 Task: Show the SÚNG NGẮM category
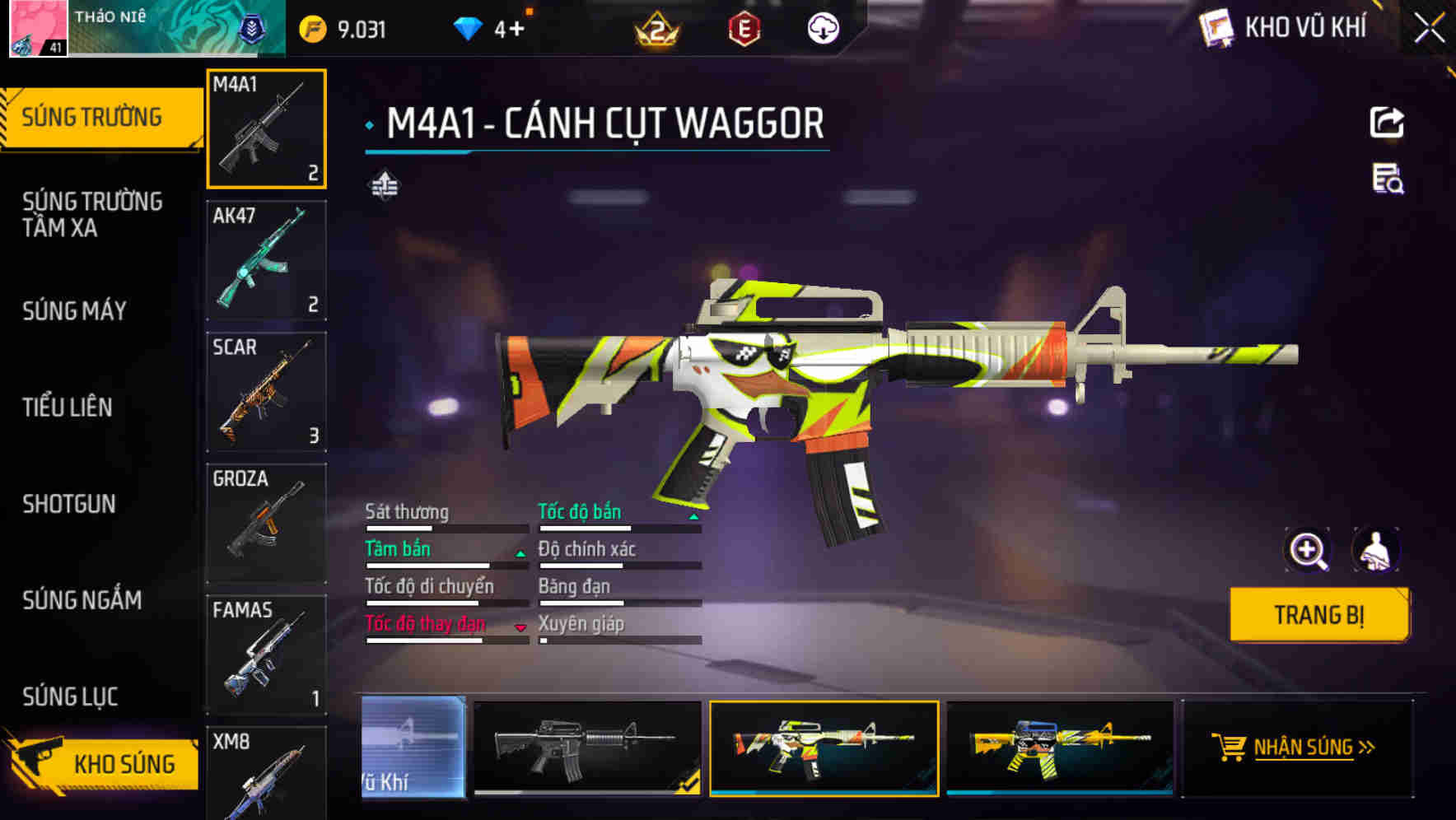(x=82, y=600)
